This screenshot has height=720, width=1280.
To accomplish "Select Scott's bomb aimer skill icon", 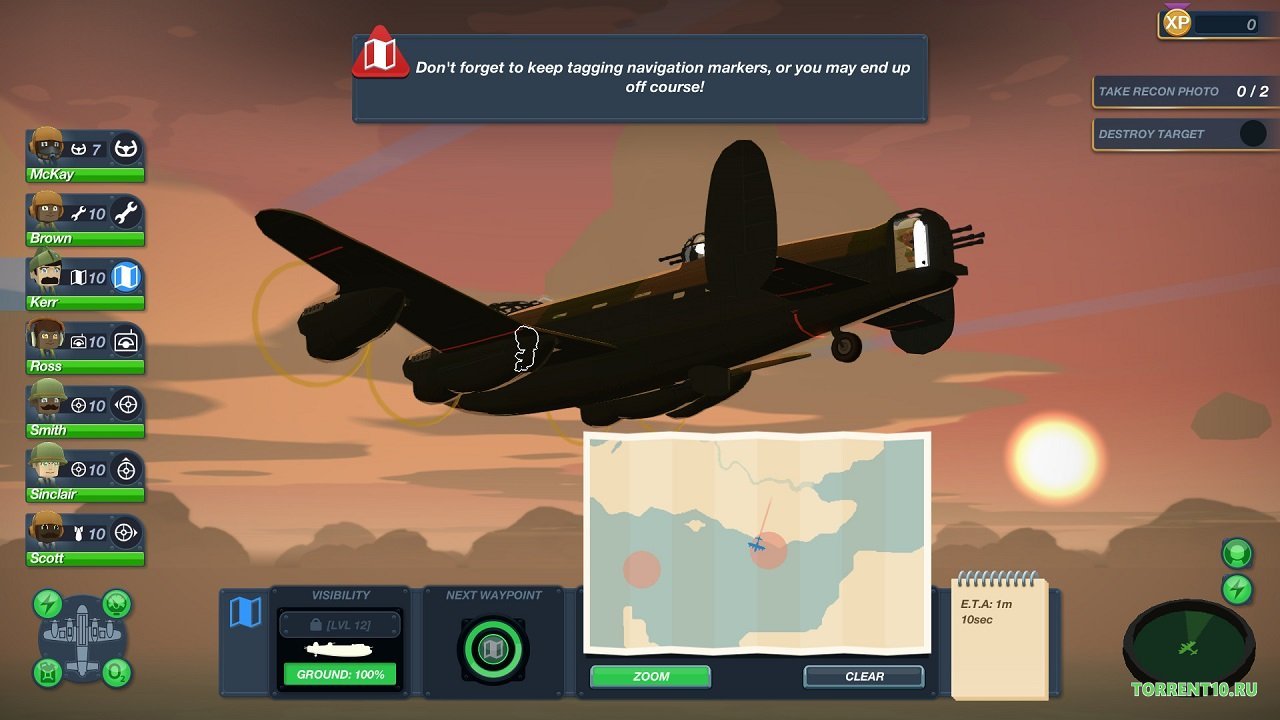I will [125, 532].
